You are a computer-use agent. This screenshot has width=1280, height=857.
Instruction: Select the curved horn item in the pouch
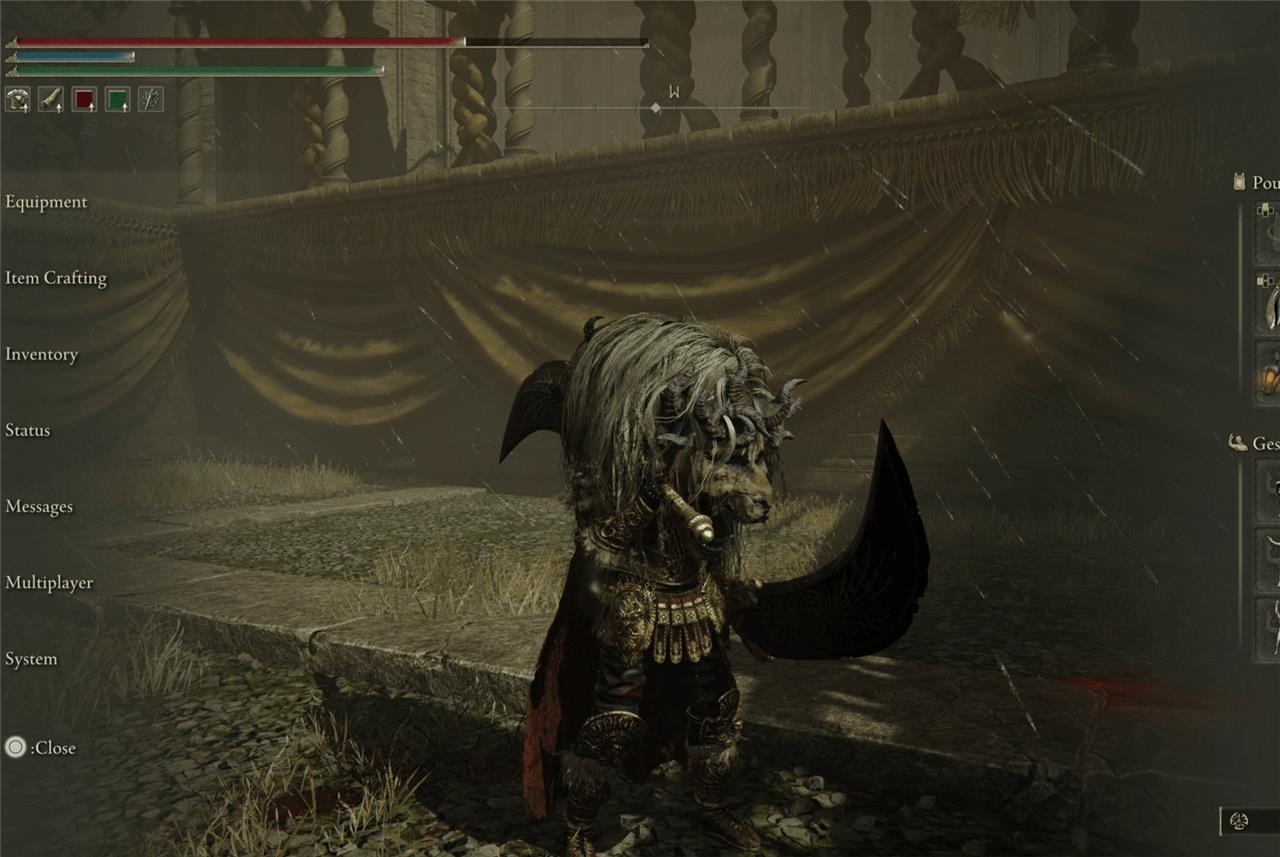coord(1270,305)
